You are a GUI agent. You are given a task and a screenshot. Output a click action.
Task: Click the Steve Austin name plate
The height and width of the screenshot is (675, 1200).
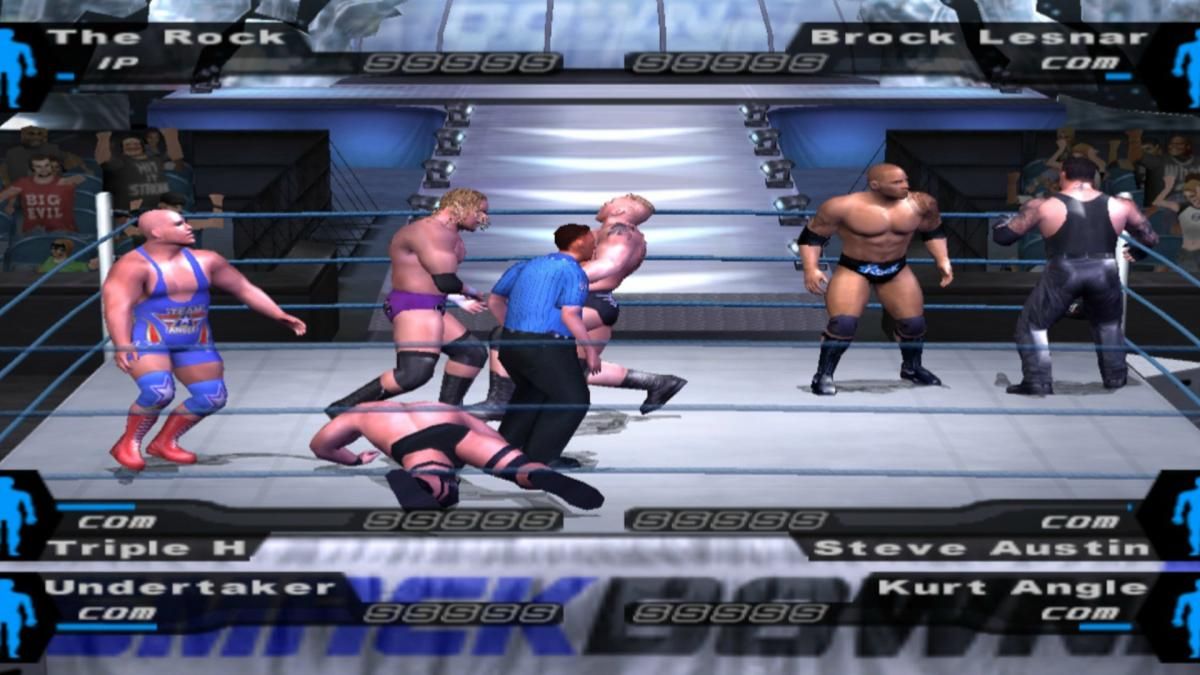(x=980, y=548)
